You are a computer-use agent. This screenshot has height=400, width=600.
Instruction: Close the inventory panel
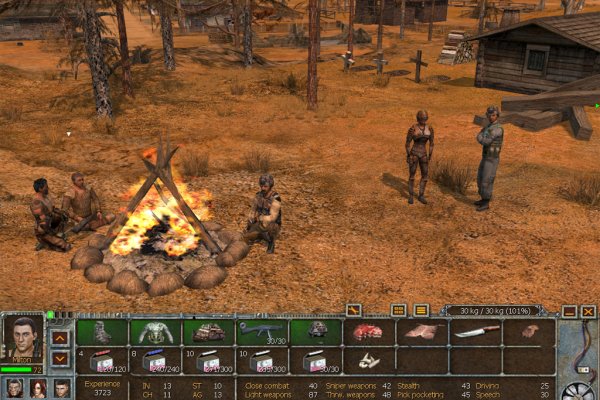[x=588, y=311]
